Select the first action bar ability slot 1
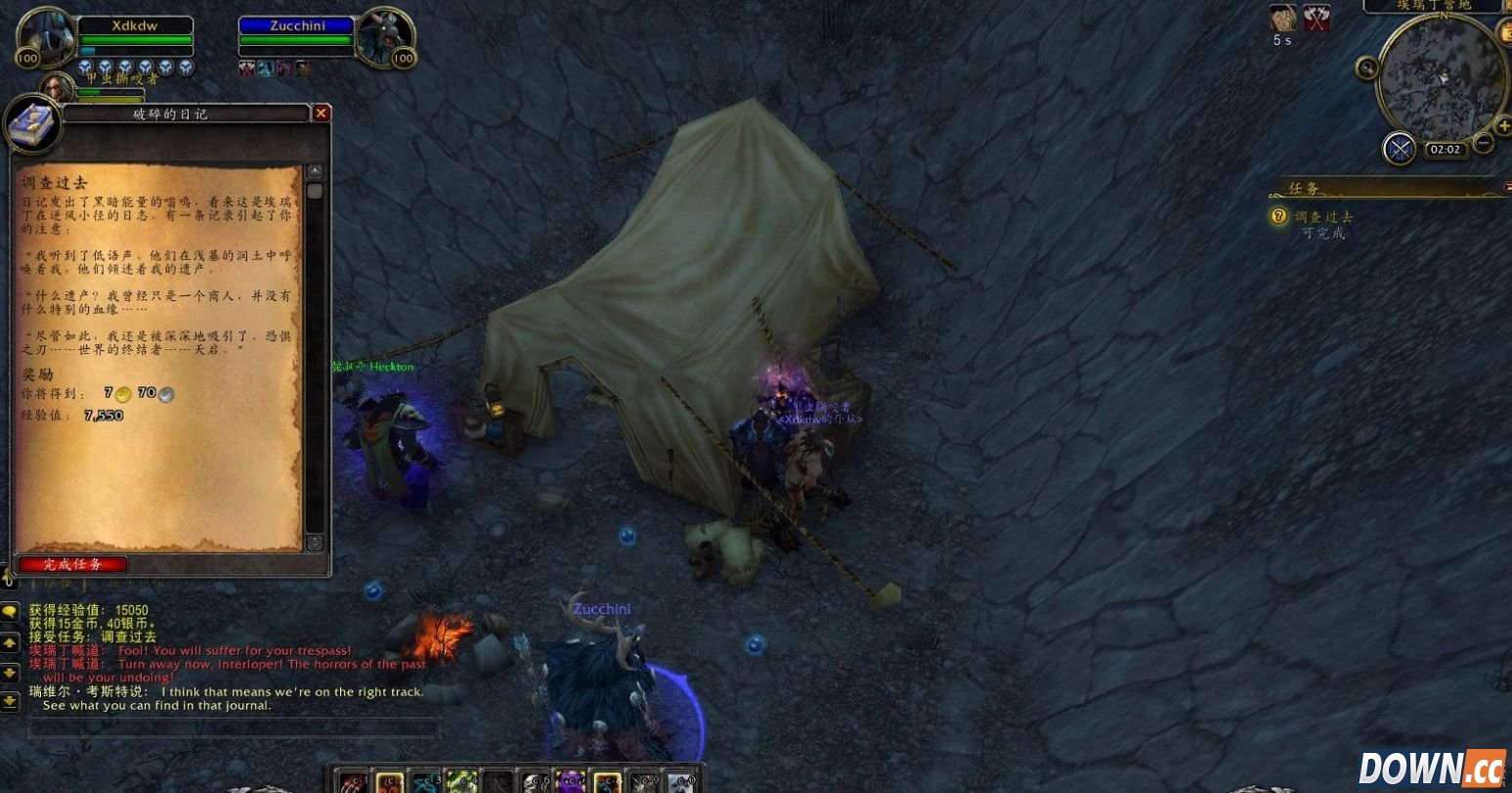1512x793 pixels. pos(351,780)
